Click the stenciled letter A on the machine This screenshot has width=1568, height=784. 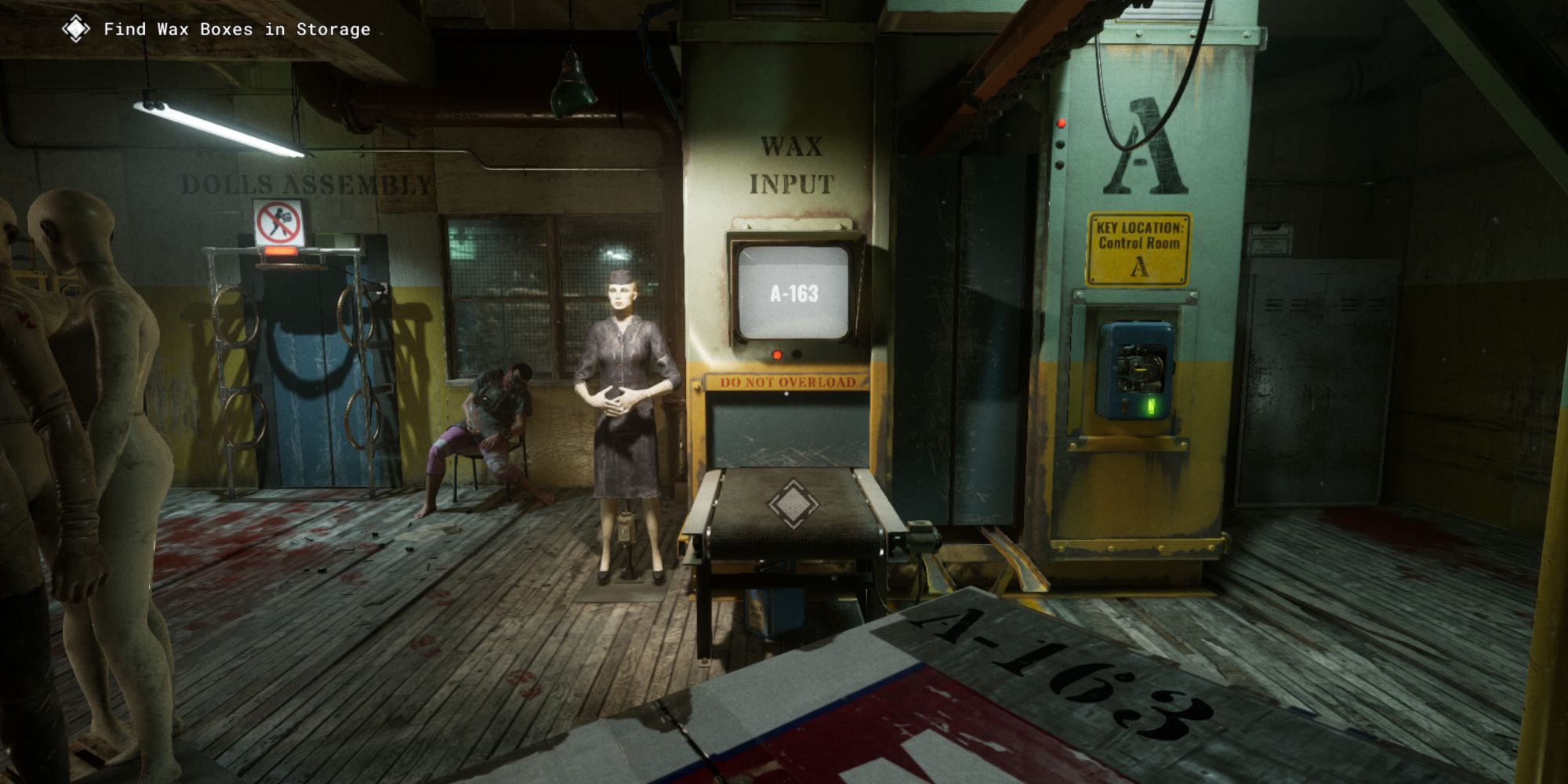click(x=1145, y=145)
